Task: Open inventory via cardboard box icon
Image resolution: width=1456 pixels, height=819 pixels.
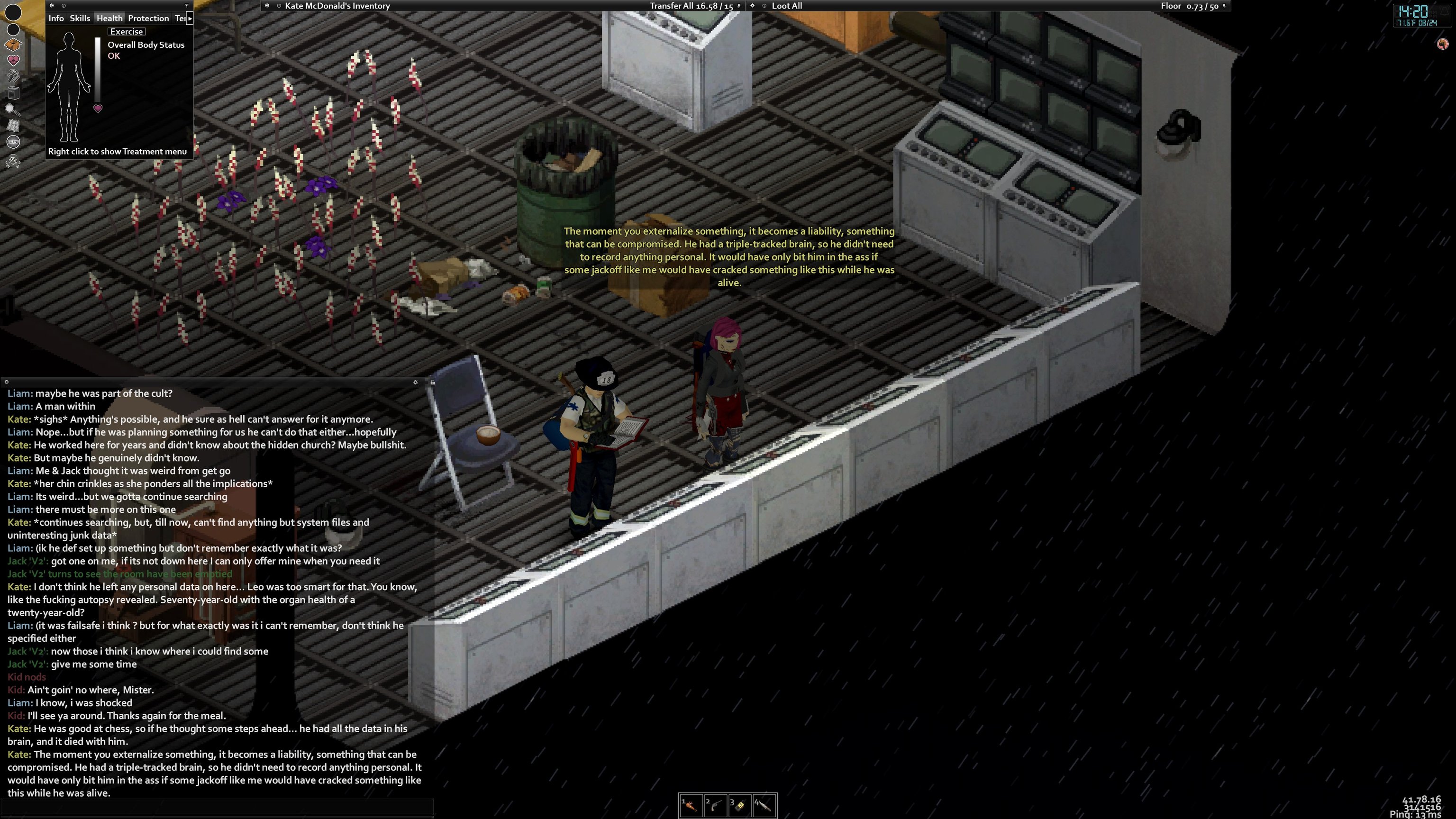Action: tap(13, 45)
